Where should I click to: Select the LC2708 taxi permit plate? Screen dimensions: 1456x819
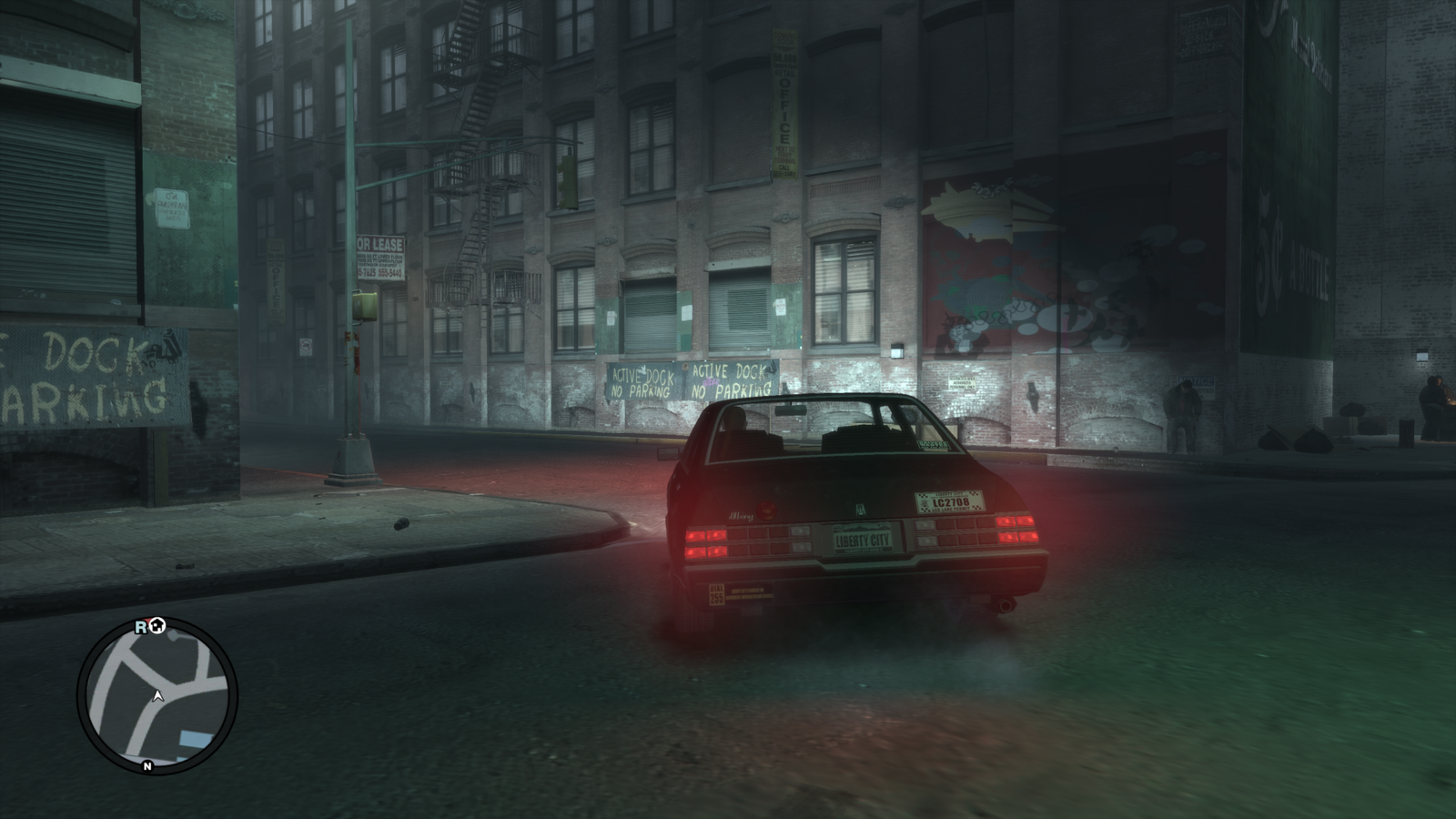click(x=952, y=503)
